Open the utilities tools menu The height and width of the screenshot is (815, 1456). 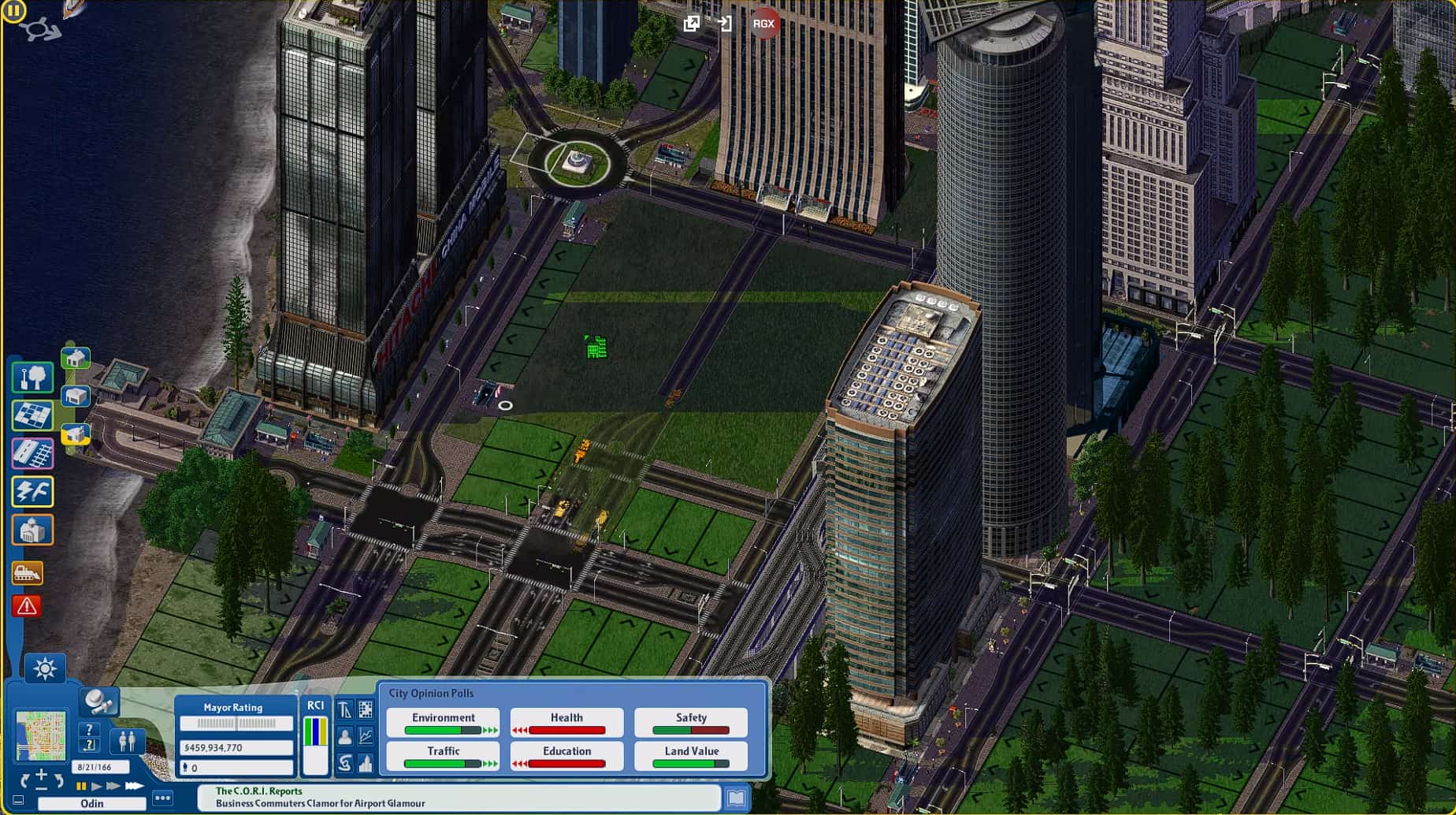(x=32, y=491)
